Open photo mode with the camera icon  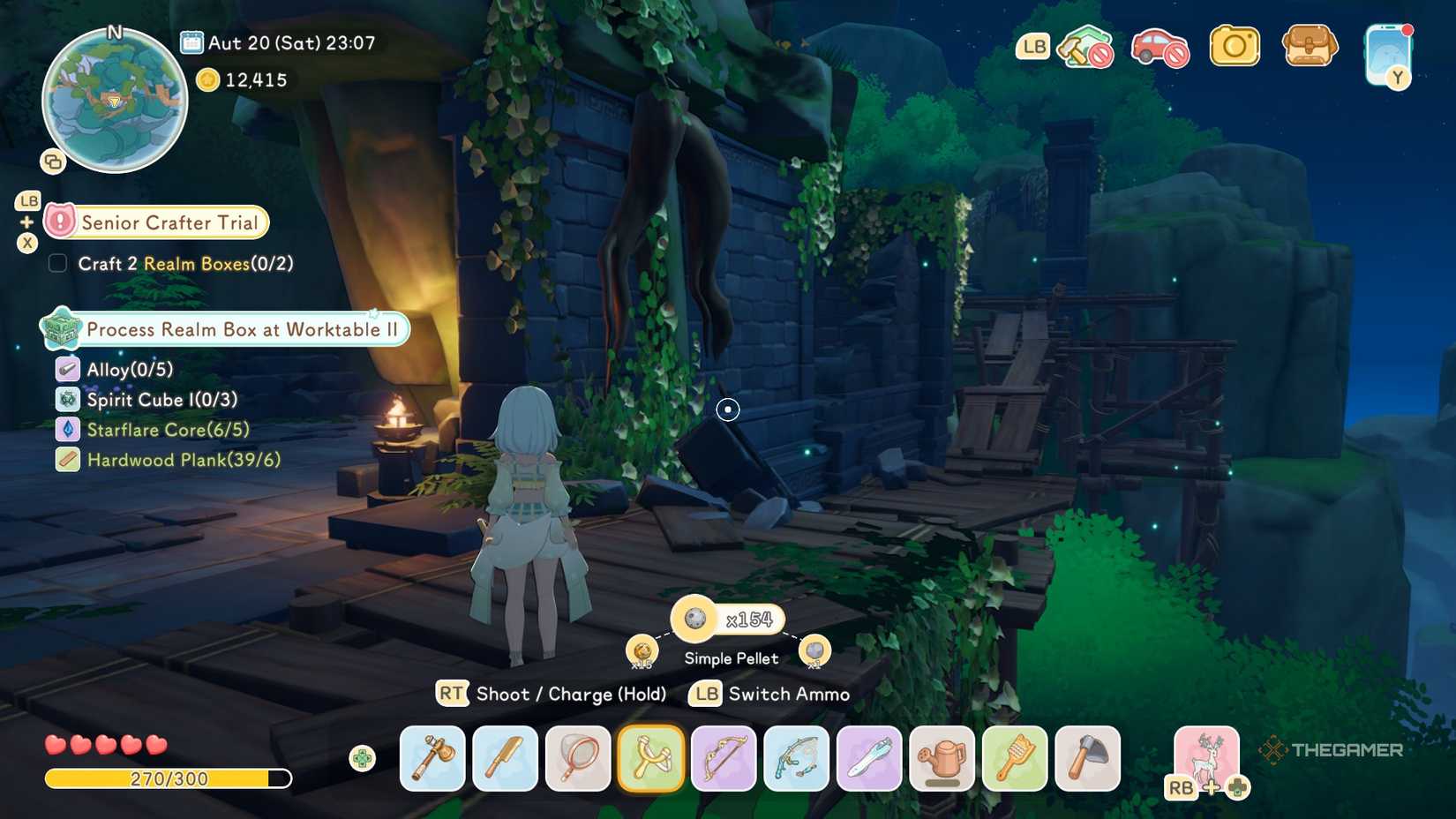(x=1235, y=46)
